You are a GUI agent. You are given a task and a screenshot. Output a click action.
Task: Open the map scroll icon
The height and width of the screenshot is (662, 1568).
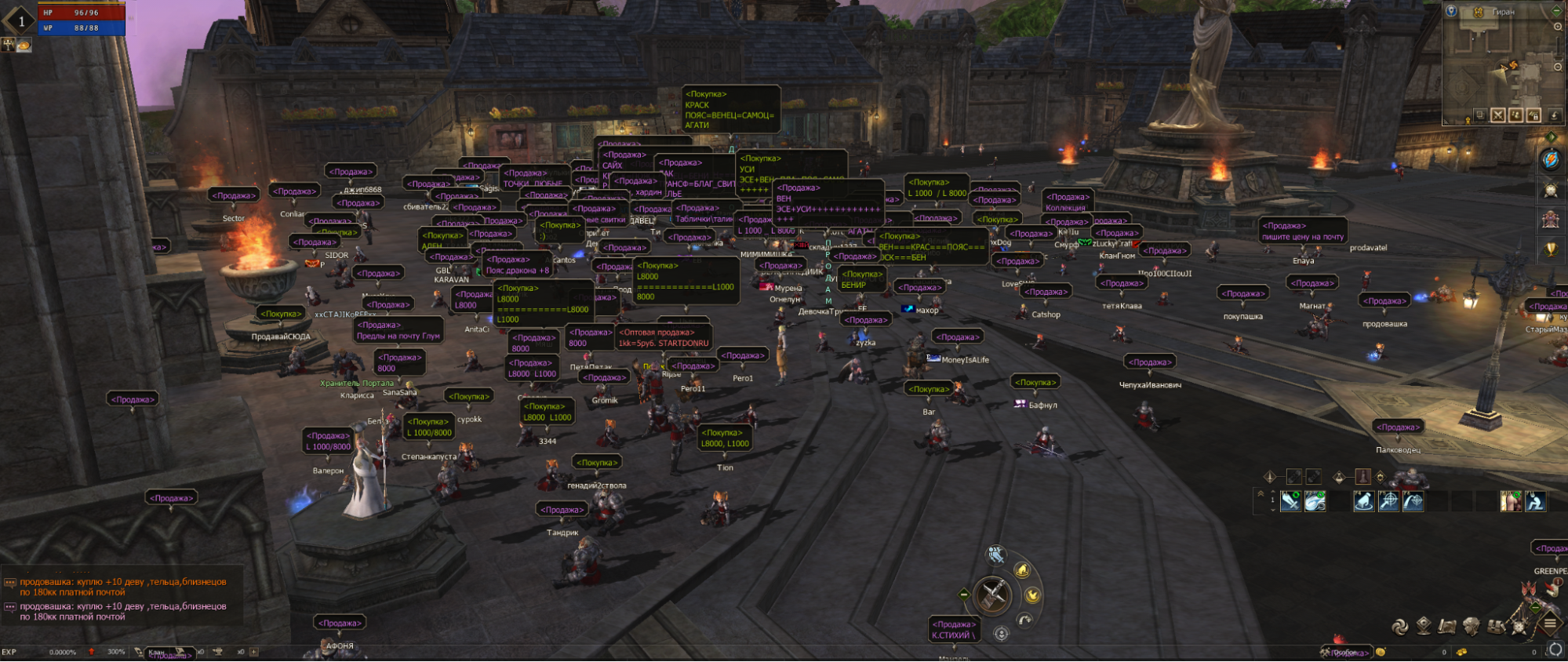tap(1447, 626)
